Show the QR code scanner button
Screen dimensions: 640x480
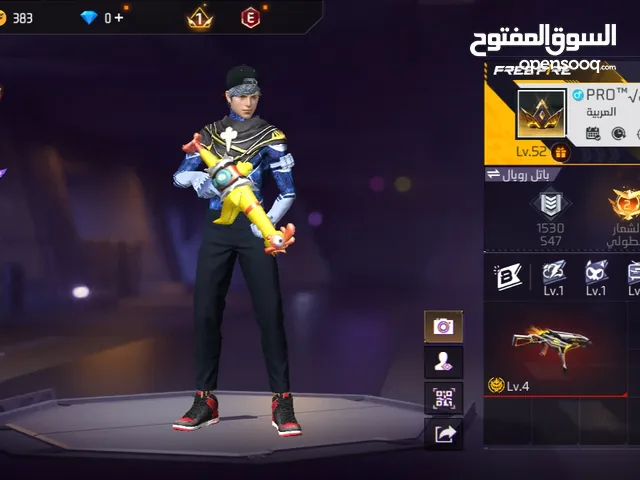[x=443, y=398]
